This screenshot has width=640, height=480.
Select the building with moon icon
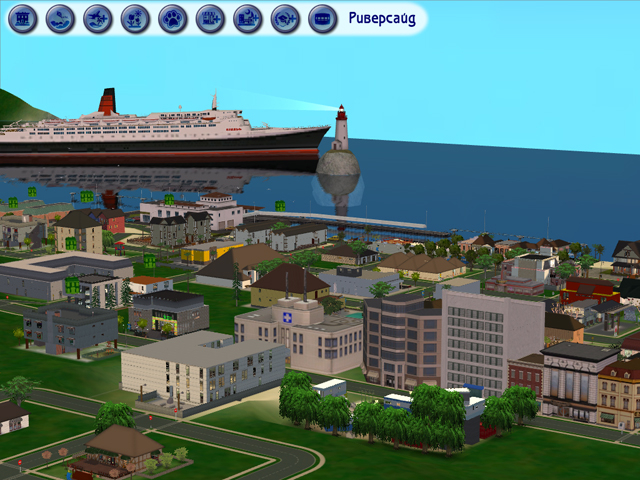pyautogui.click(x=247, y=18)
